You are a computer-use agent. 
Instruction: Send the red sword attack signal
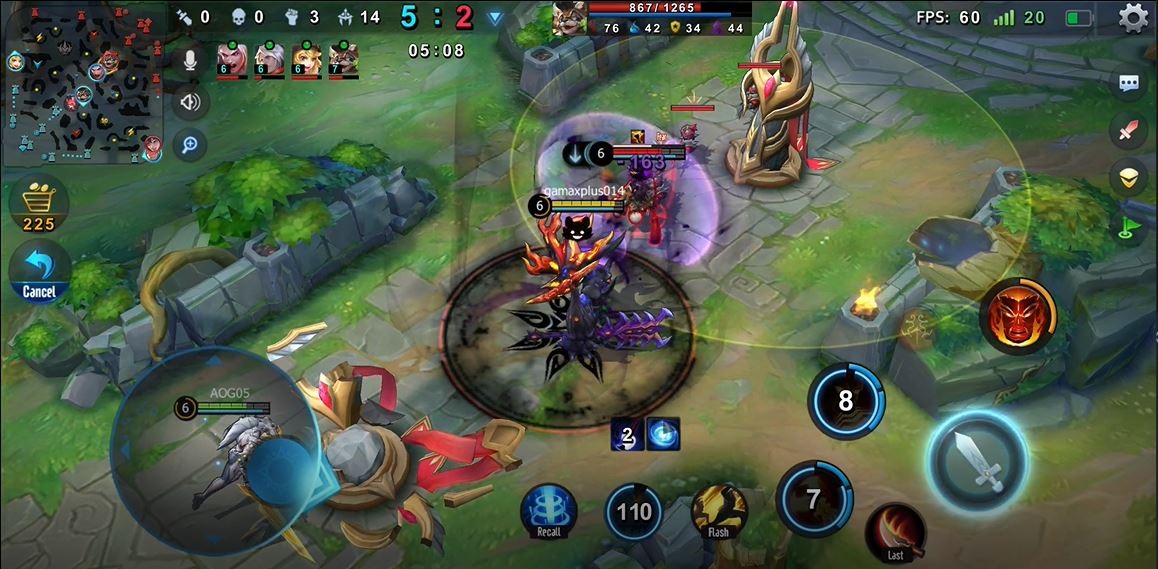[x=1129, y=130]
